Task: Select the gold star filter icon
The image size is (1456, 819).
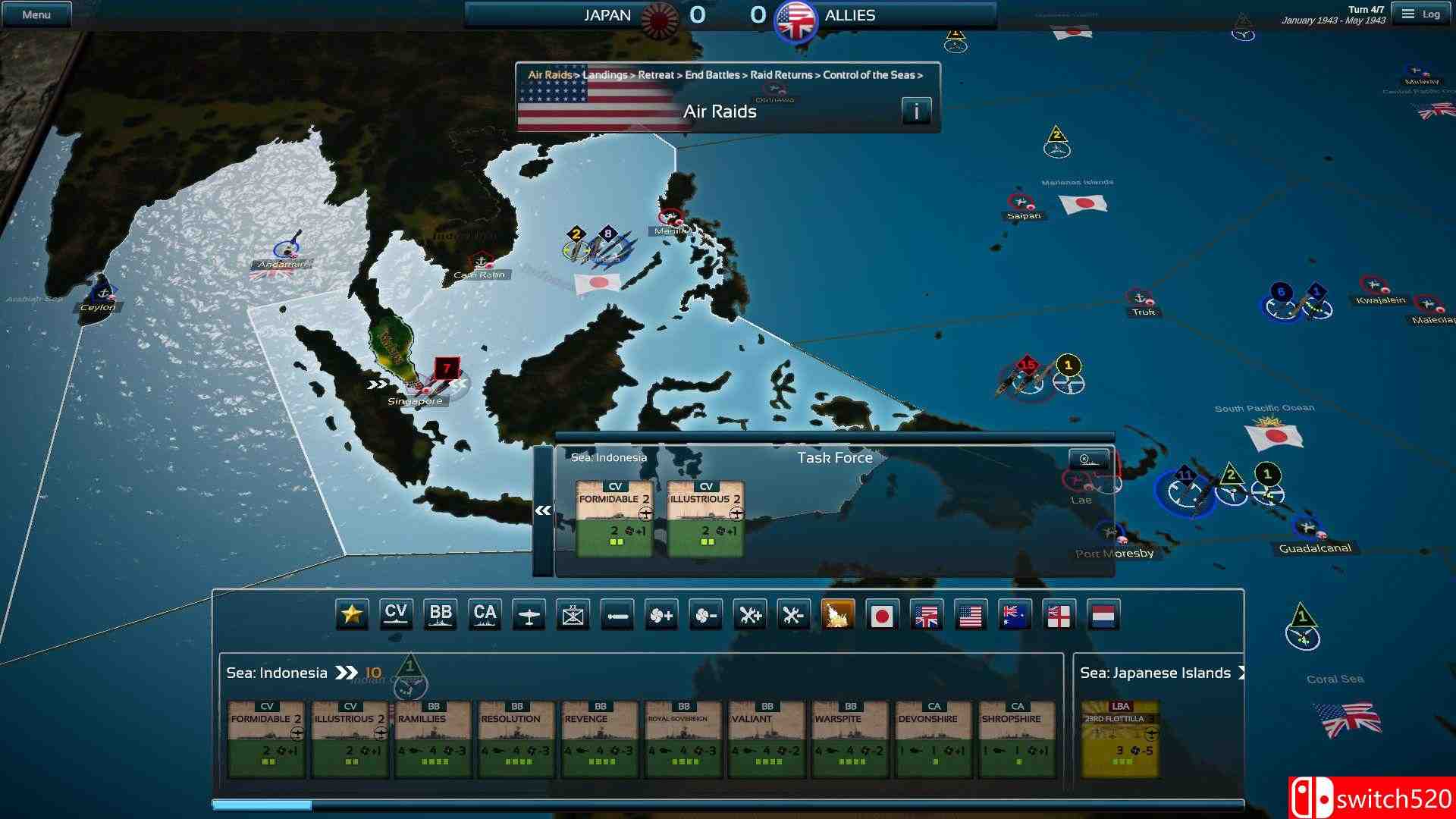Action: pyautogui.click(x=351, y=616)
